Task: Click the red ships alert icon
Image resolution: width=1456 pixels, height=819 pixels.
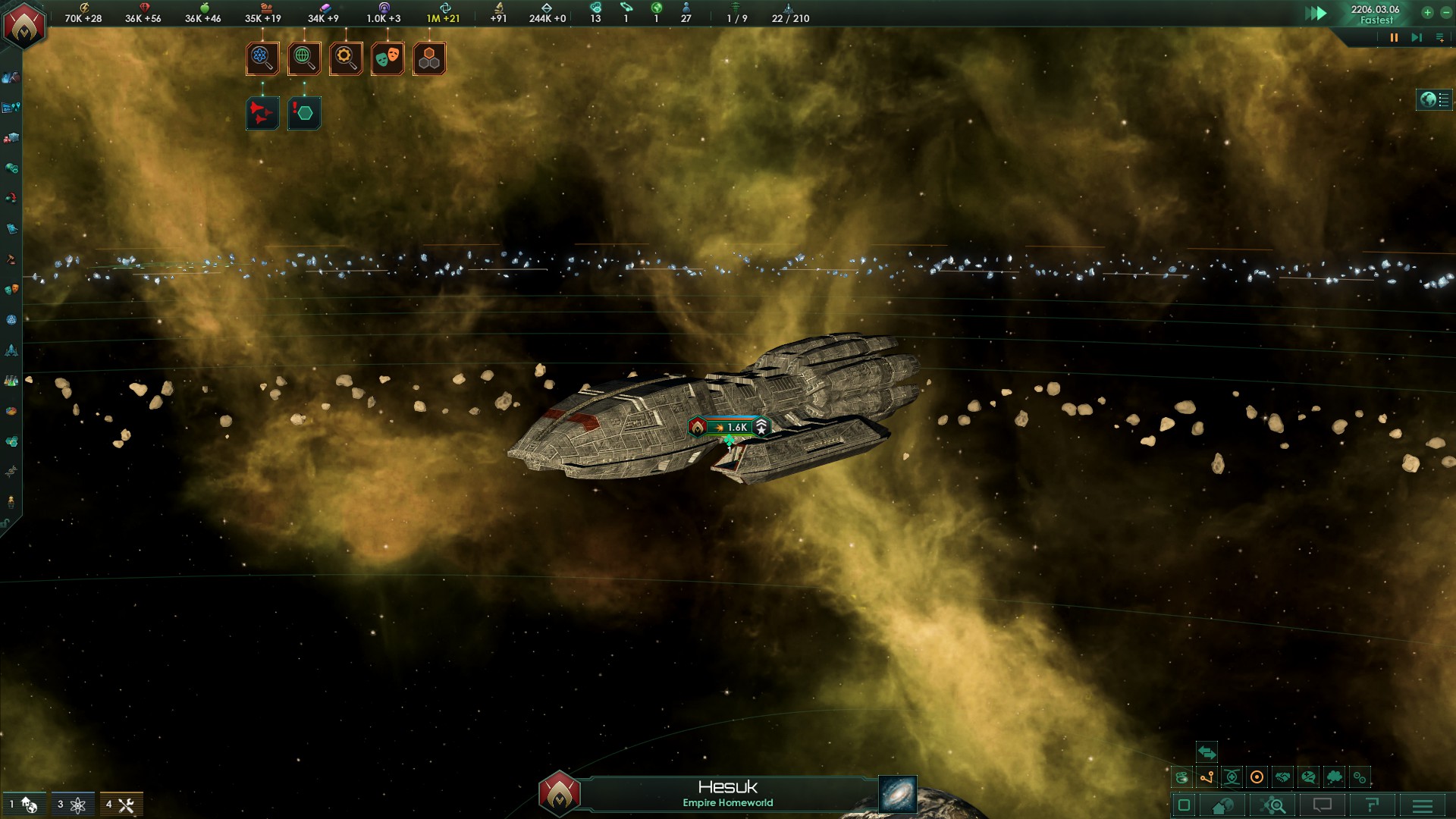Action: tap(262, 113)
